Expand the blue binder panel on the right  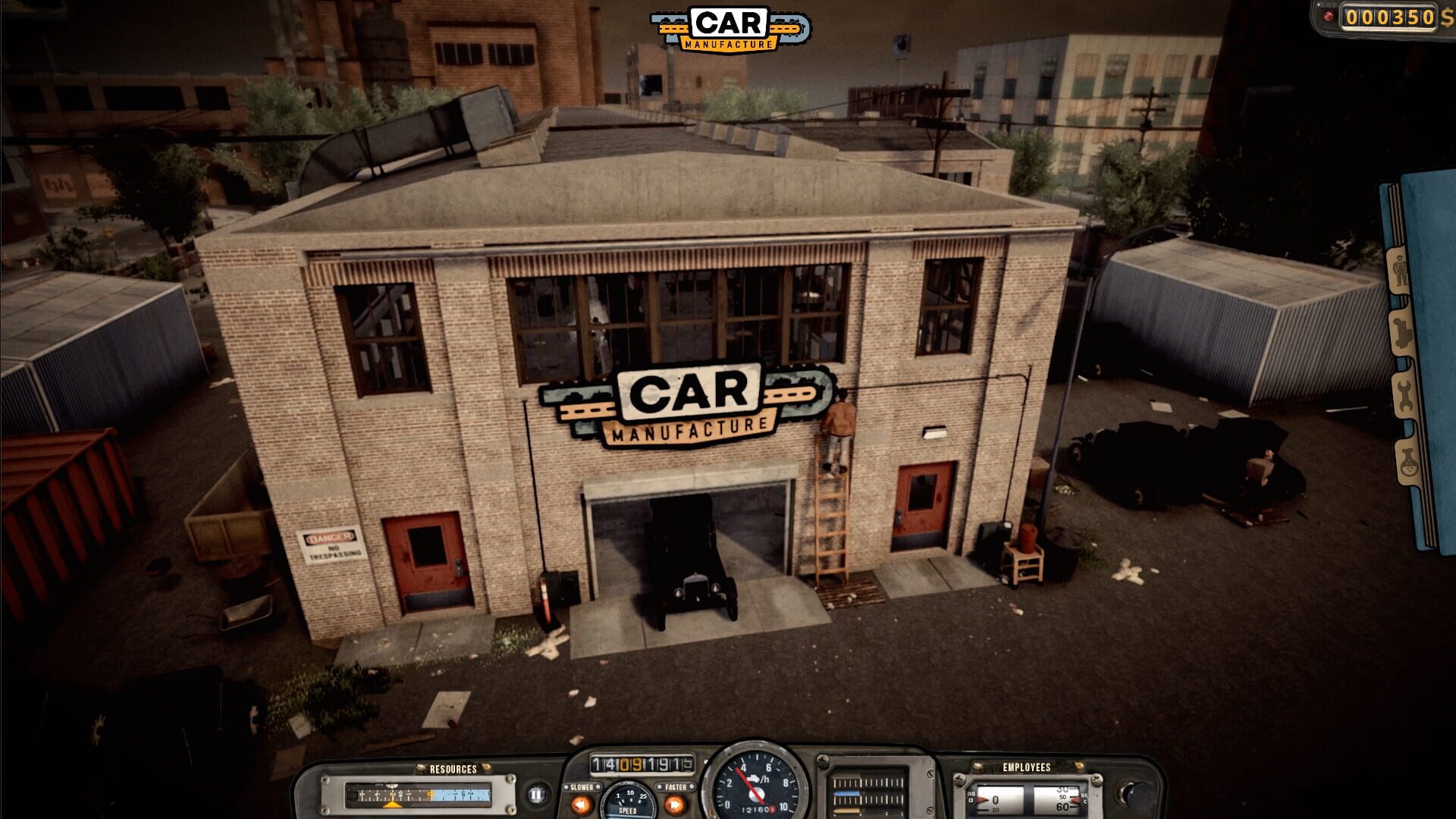[1433, 341]
